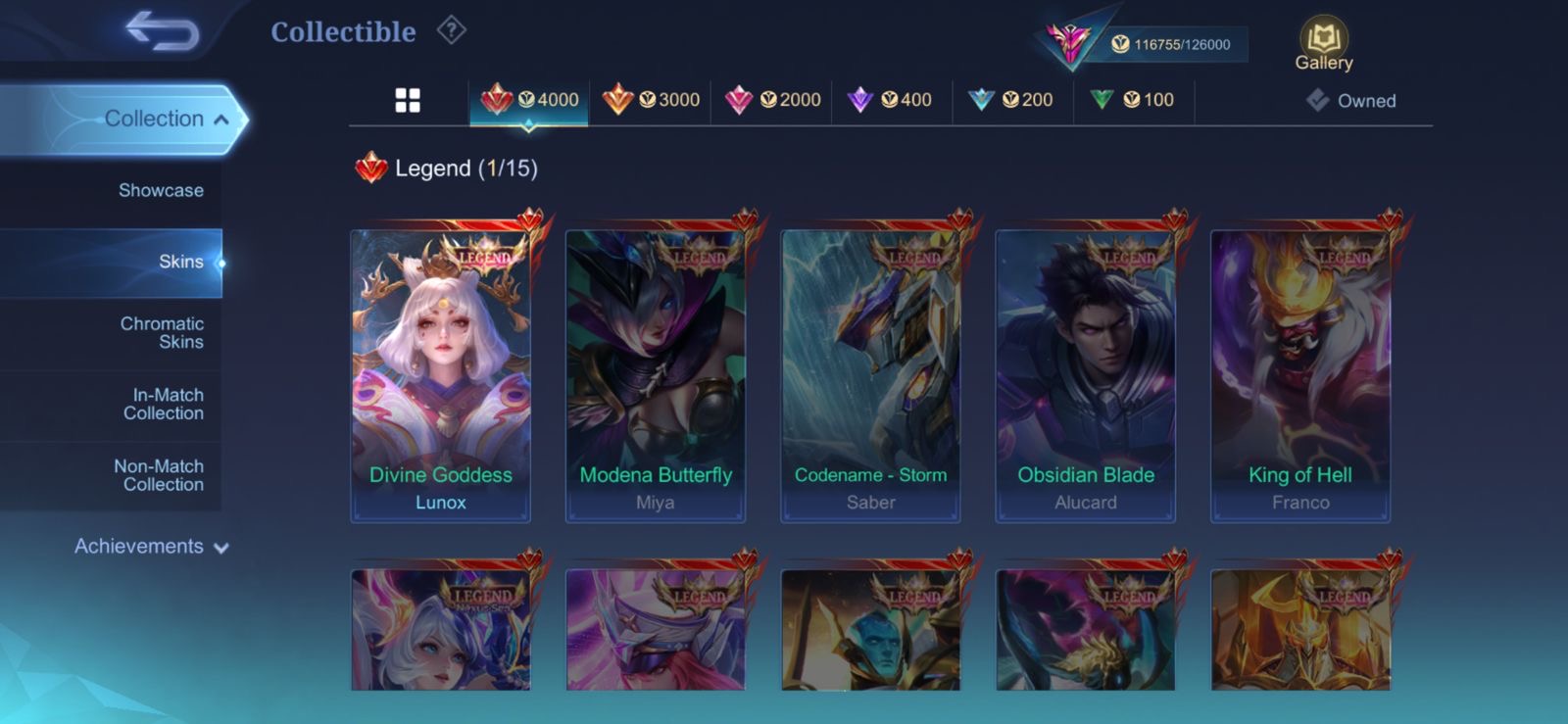Open In-Match Collection
Image resolution: width=1568 pixels, height=724 pixels.
[x=163, y=404]
